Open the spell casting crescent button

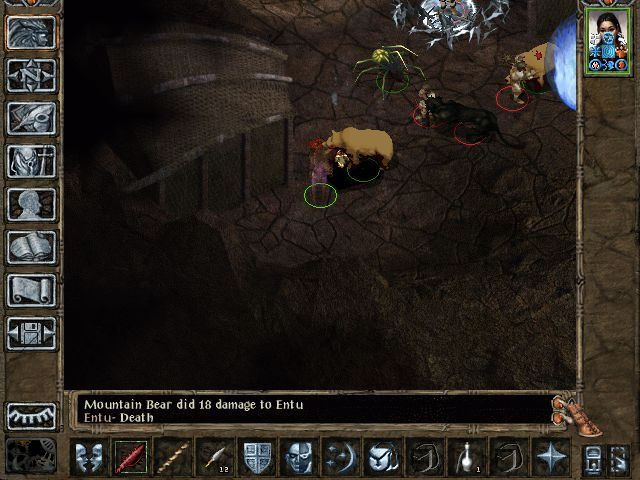(x=340, y=457)
